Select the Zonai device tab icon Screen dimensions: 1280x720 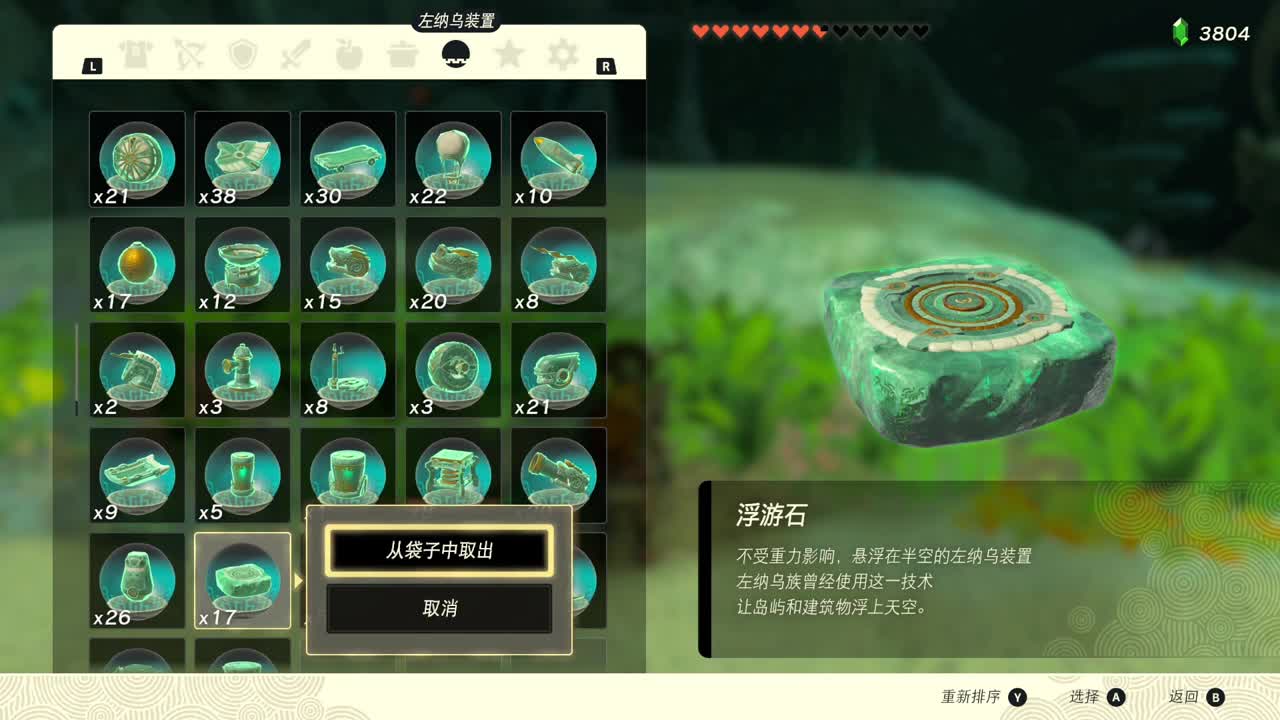pyautogui.click(x=458, y=55)
